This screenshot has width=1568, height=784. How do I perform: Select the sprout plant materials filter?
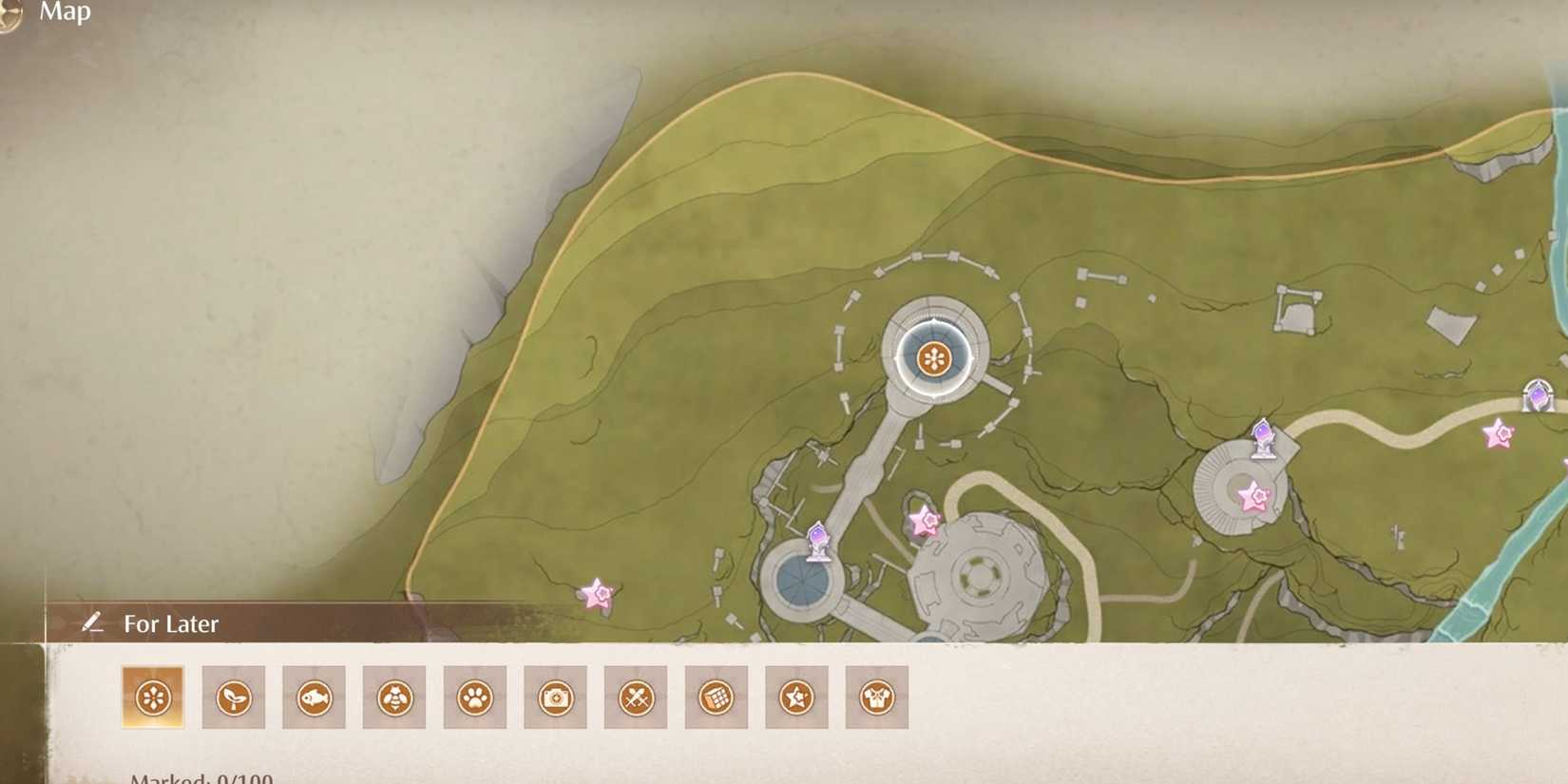[231, 697]
